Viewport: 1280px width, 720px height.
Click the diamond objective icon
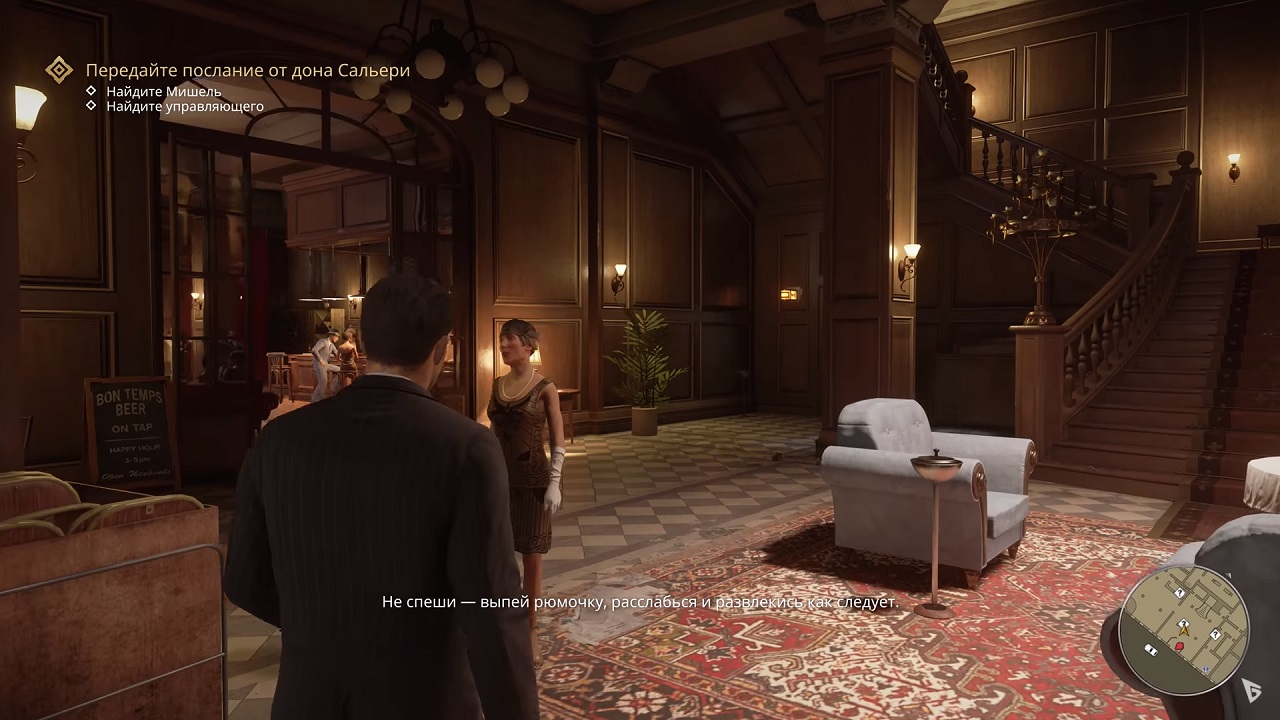(x=60, y=70)
